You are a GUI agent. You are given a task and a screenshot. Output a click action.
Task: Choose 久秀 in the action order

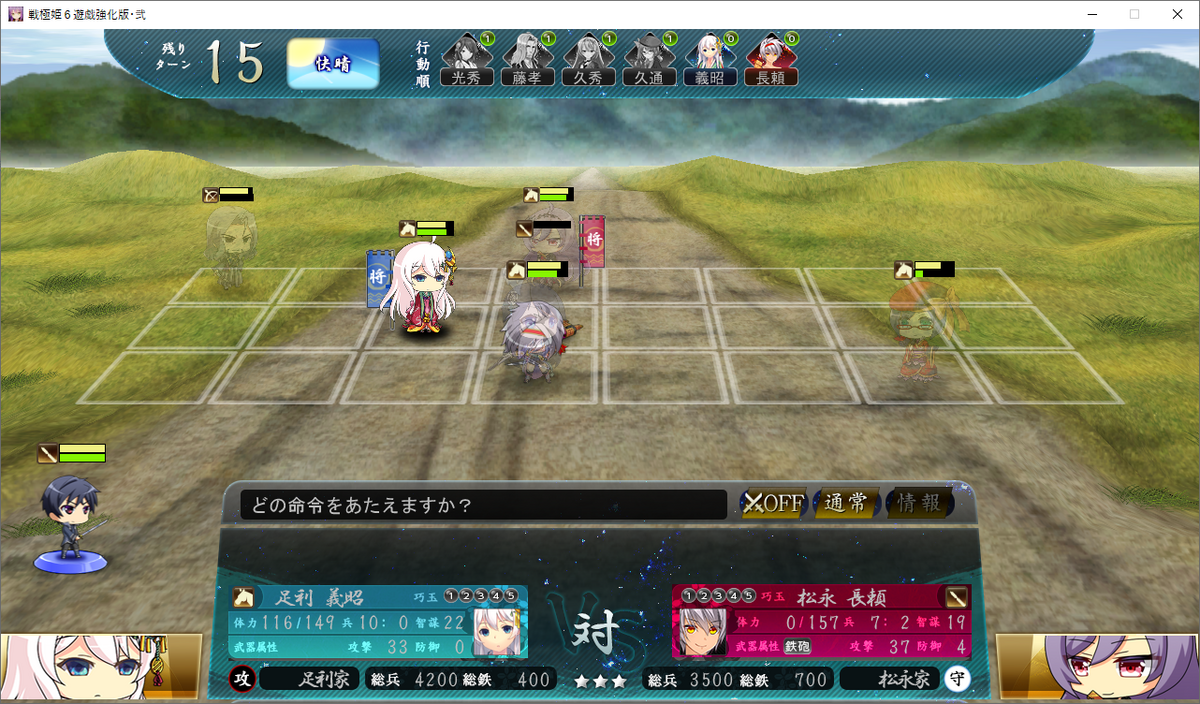pos(588,59)
